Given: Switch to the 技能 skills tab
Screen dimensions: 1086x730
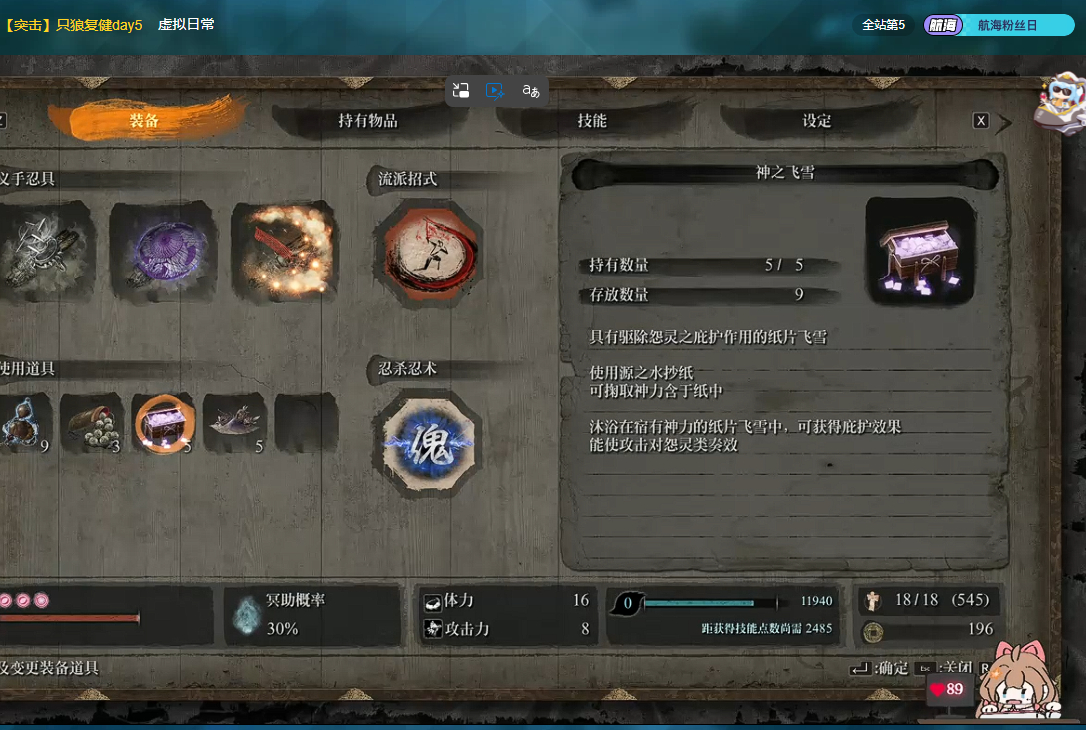Looking at the screenshot, I should click(x=592, y=121).
